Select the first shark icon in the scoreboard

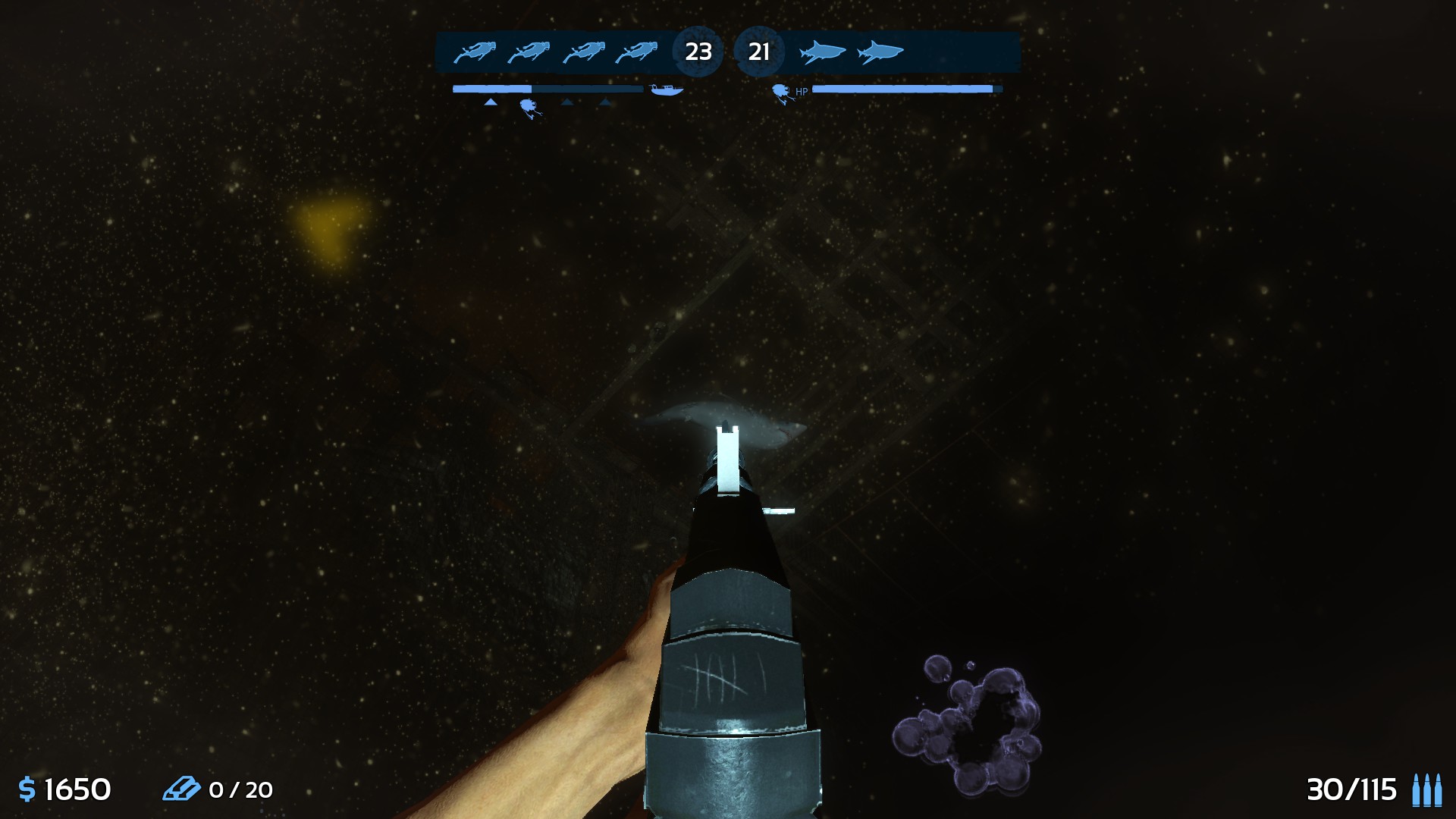pos(823,51)
